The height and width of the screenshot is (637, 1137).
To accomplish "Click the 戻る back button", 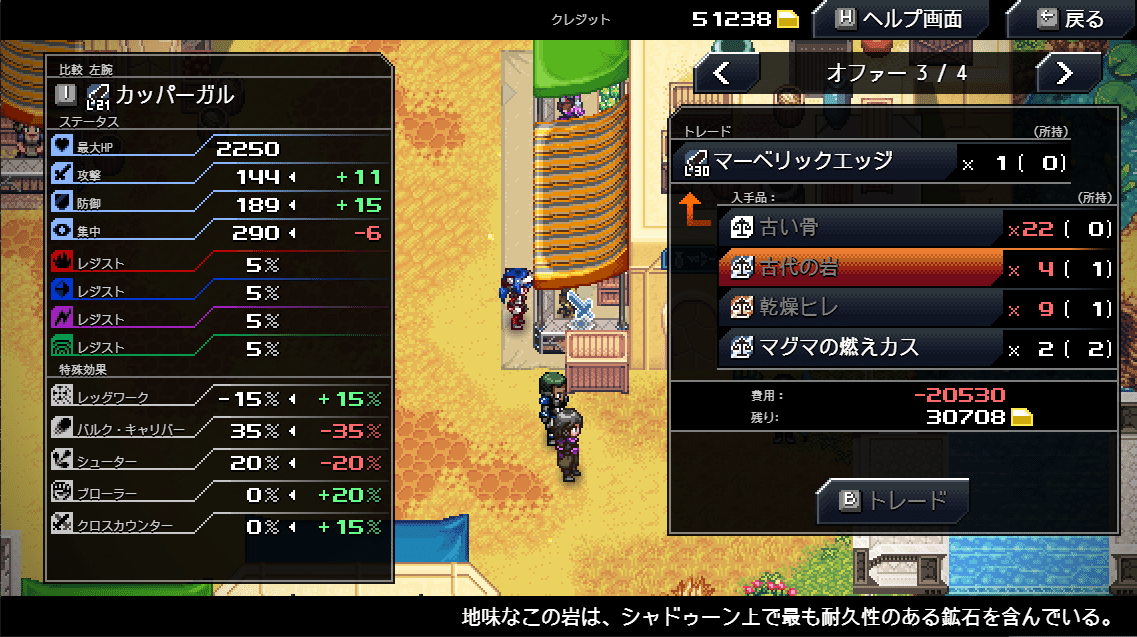I will (1070, 19).
